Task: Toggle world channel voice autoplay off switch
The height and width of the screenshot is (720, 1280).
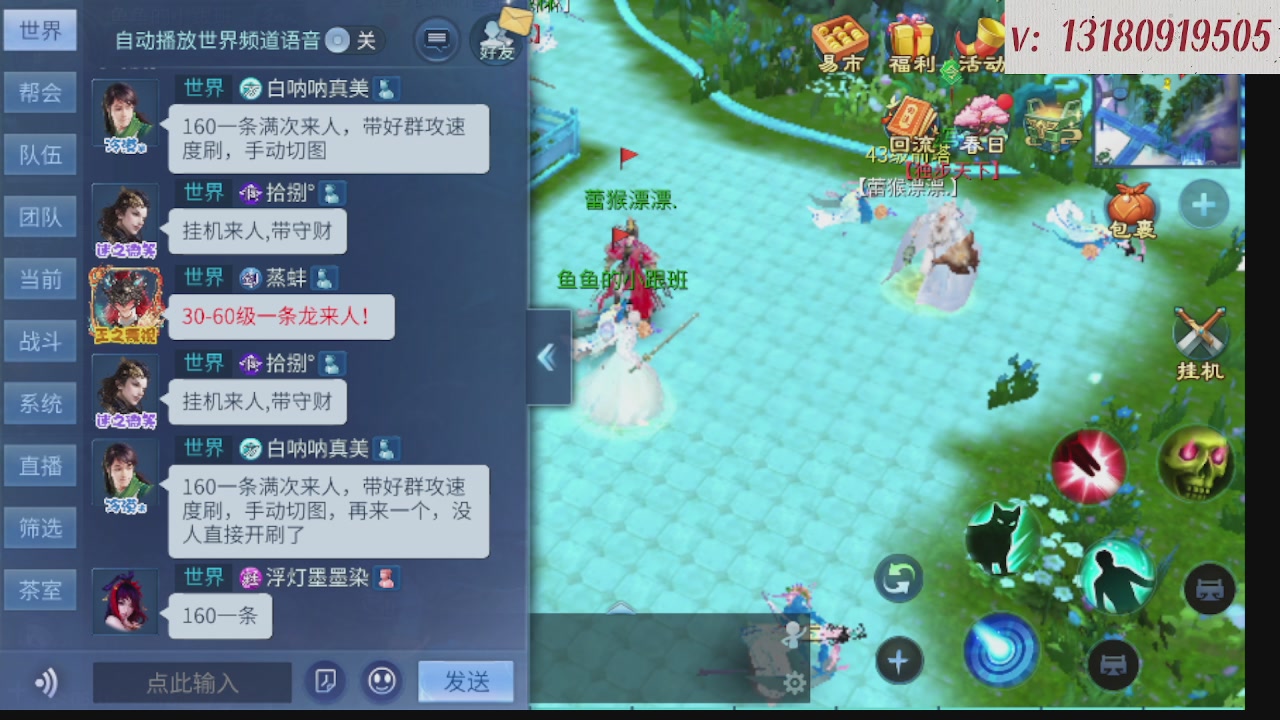Action: (x=337, y=42)
